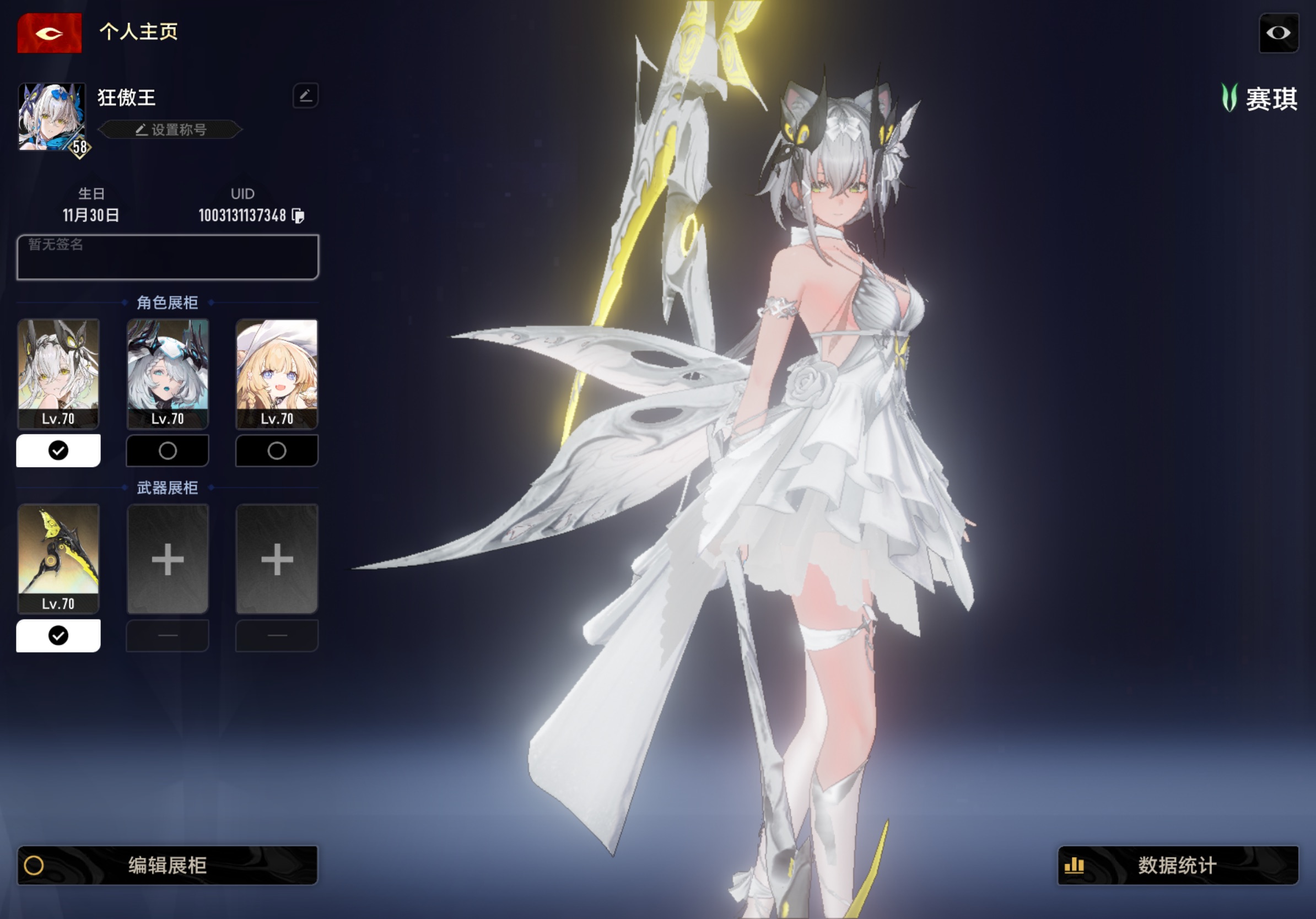This screenshot has height=919, width=1316.
Task: Uncheck the scythe weapon's display checkmark
Action: (58, 635)
